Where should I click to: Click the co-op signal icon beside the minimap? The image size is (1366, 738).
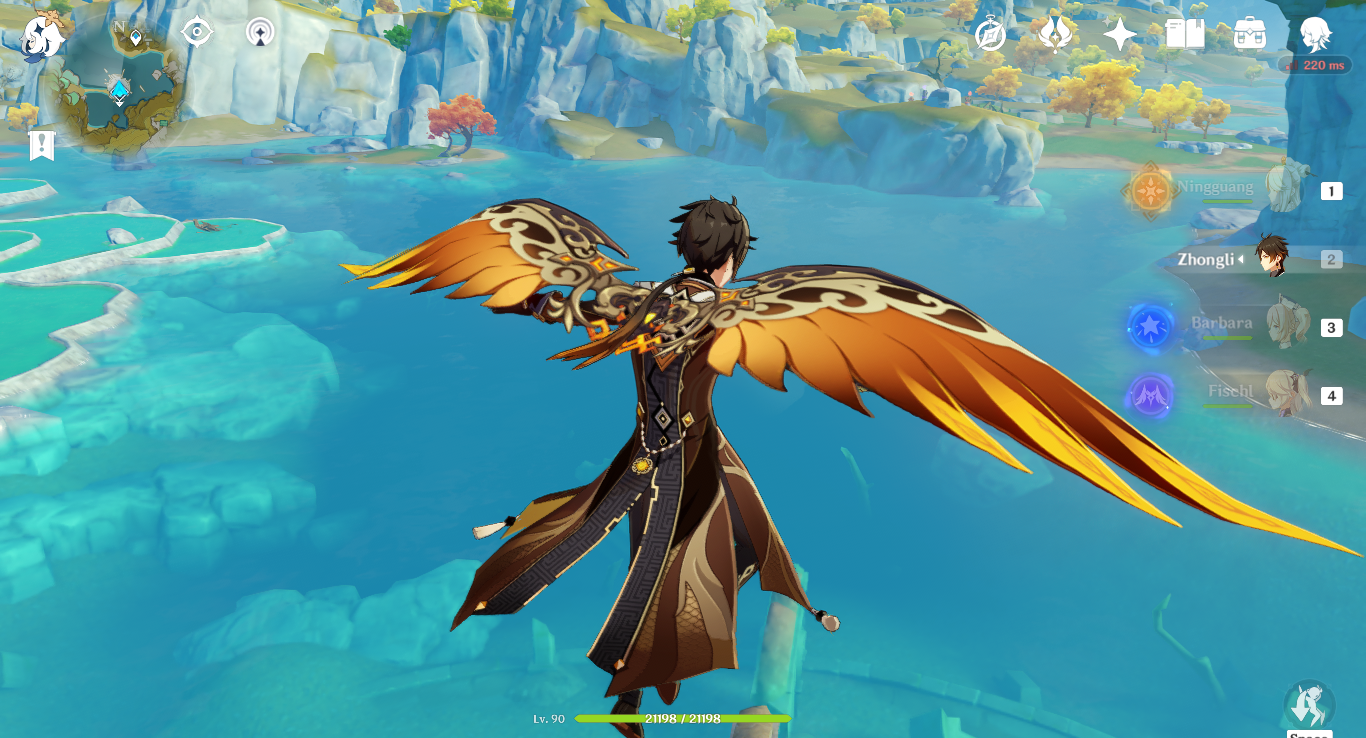point(259,31)
